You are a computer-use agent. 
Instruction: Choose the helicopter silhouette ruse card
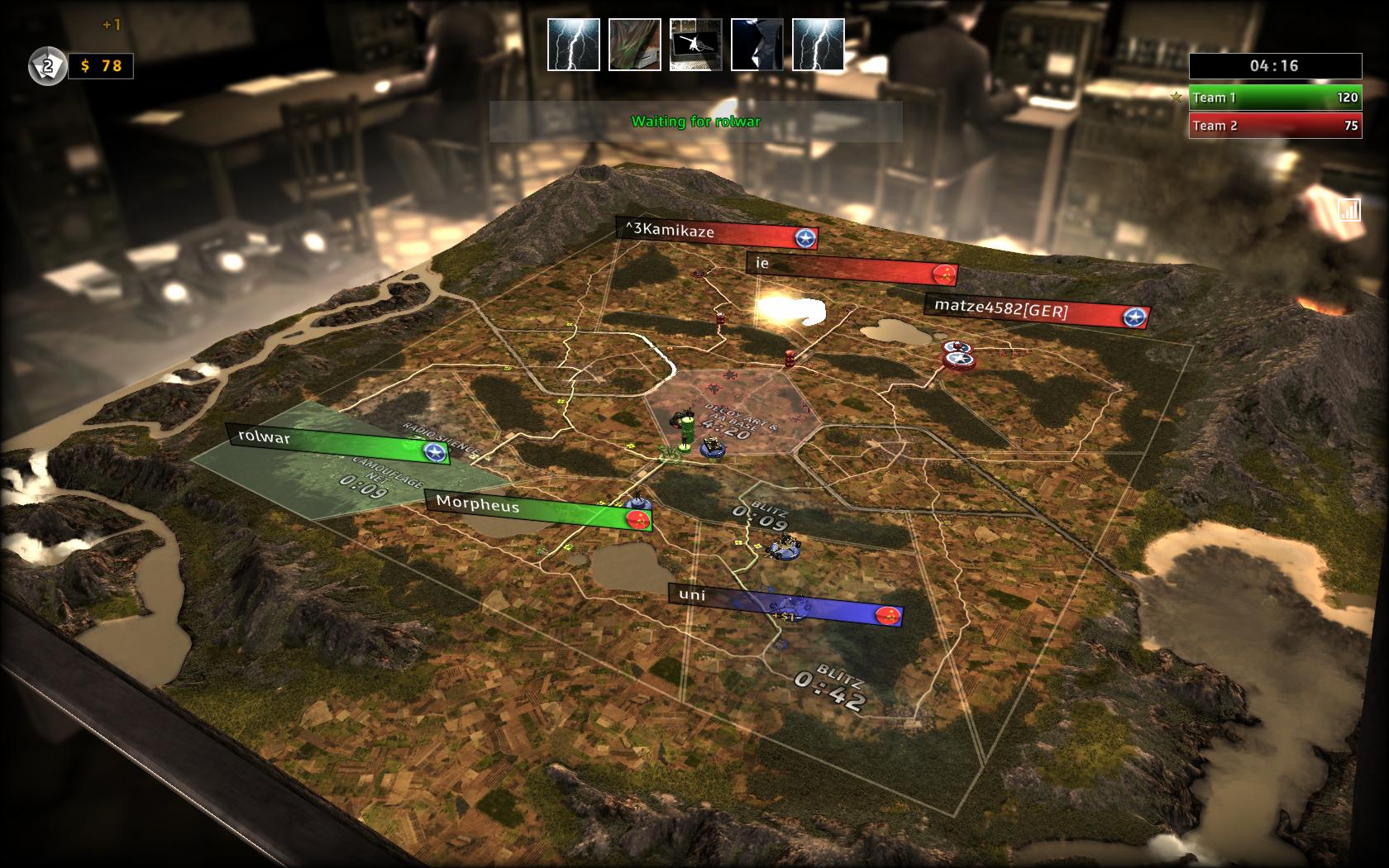pyautogui.click(x=695, y=45)
